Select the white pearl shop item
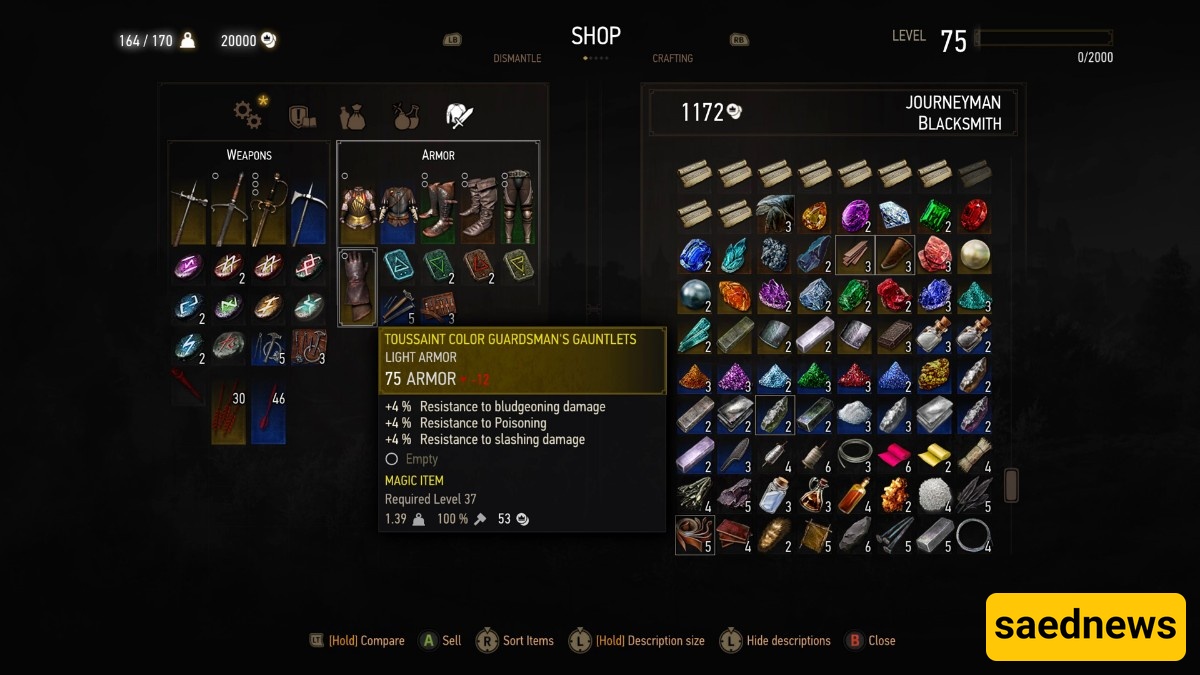Screen dimensions: 1200x675 click(x=974, y=255)
